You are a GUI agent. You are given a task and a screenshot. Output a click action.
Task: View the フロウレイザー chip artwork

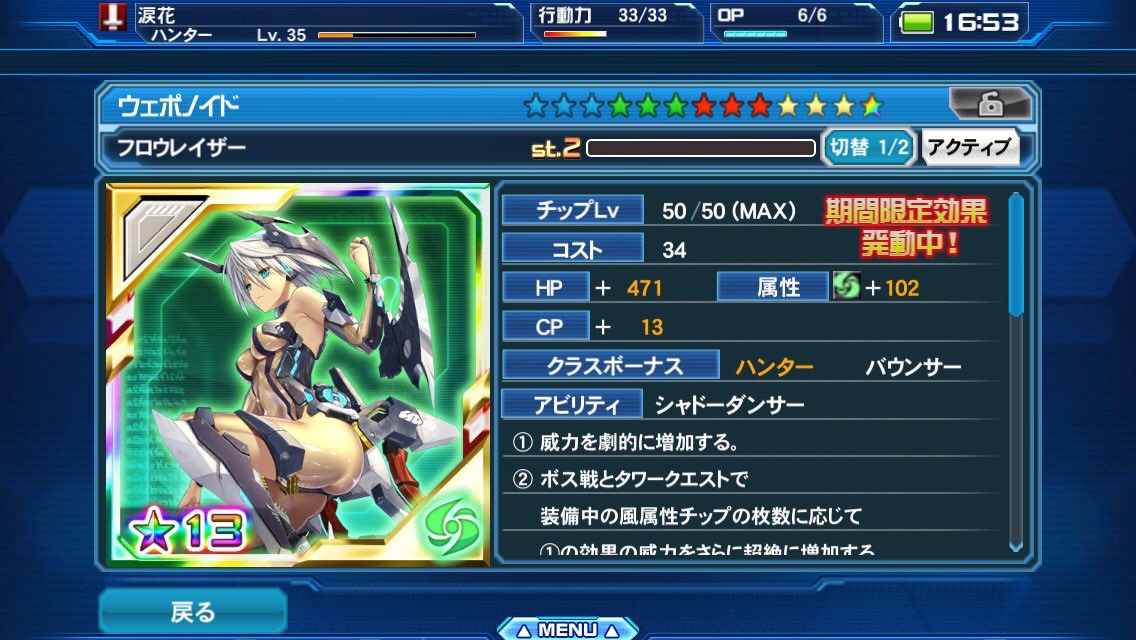coord(299,375)
